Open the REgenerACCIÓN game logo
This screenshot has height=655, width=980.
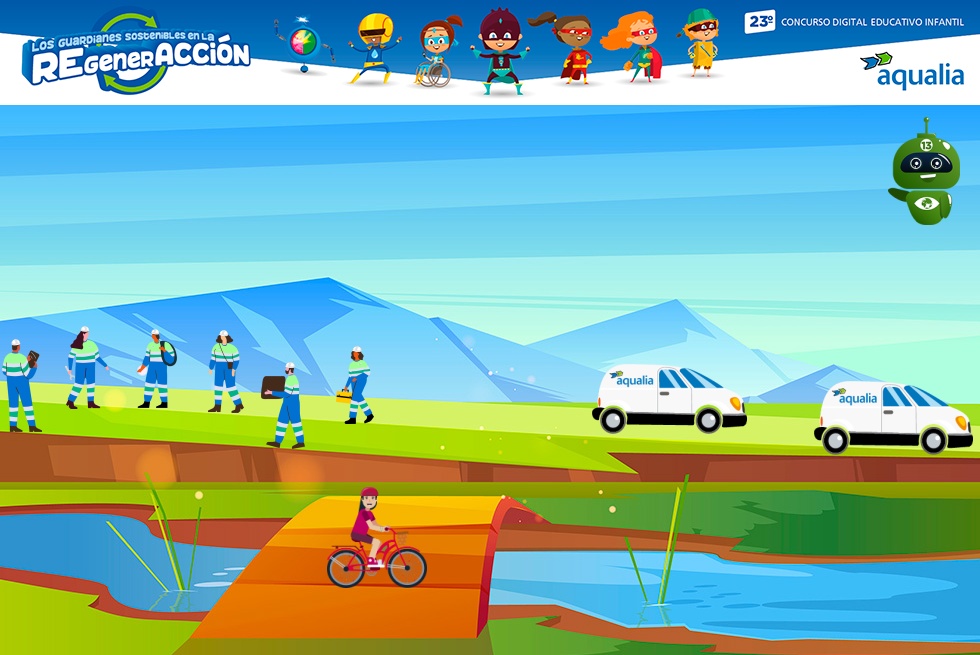tap(137, 56)
